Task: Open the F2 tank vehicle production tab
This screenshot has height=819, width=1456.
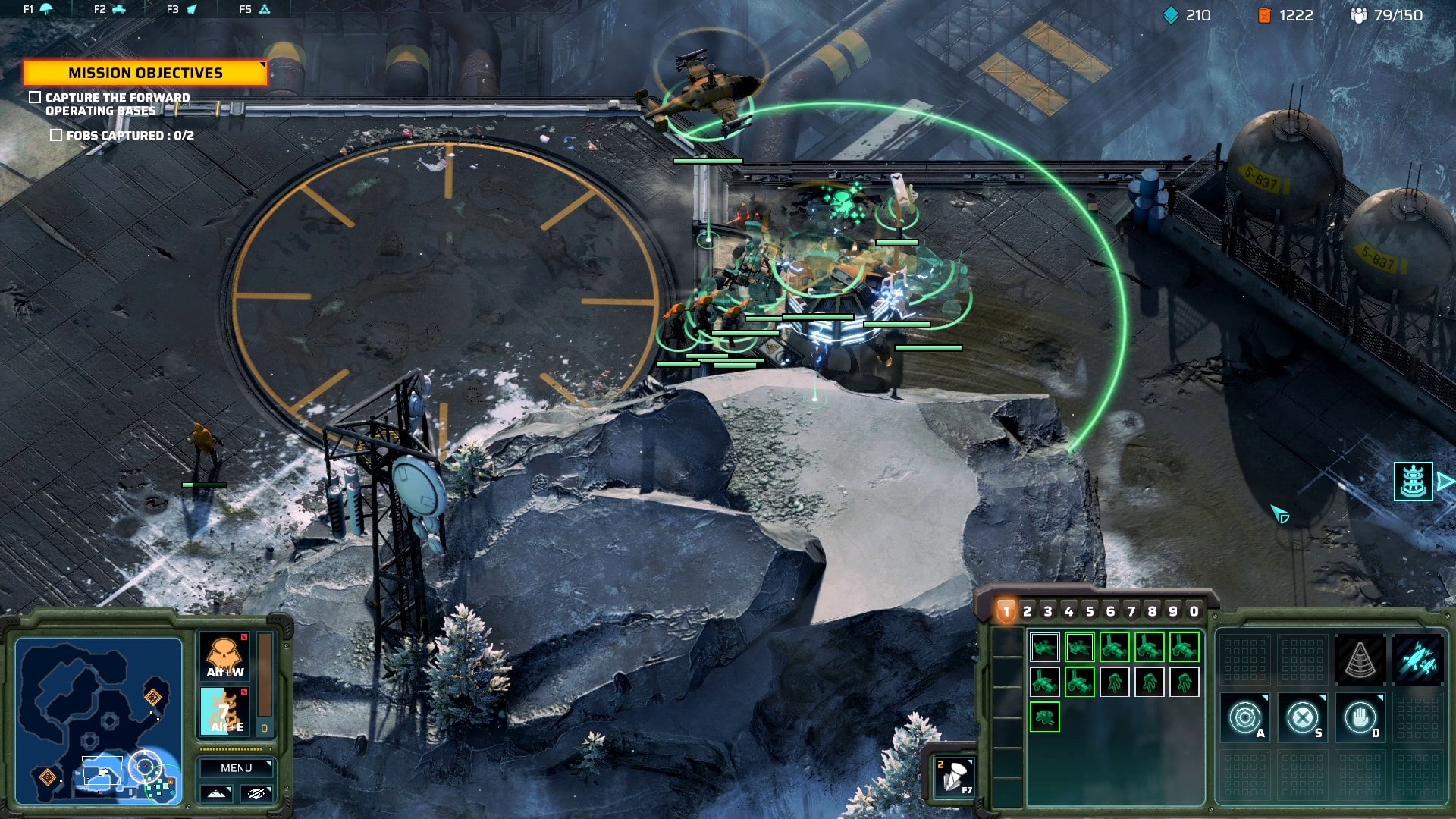Action: (x=110, y=9)
